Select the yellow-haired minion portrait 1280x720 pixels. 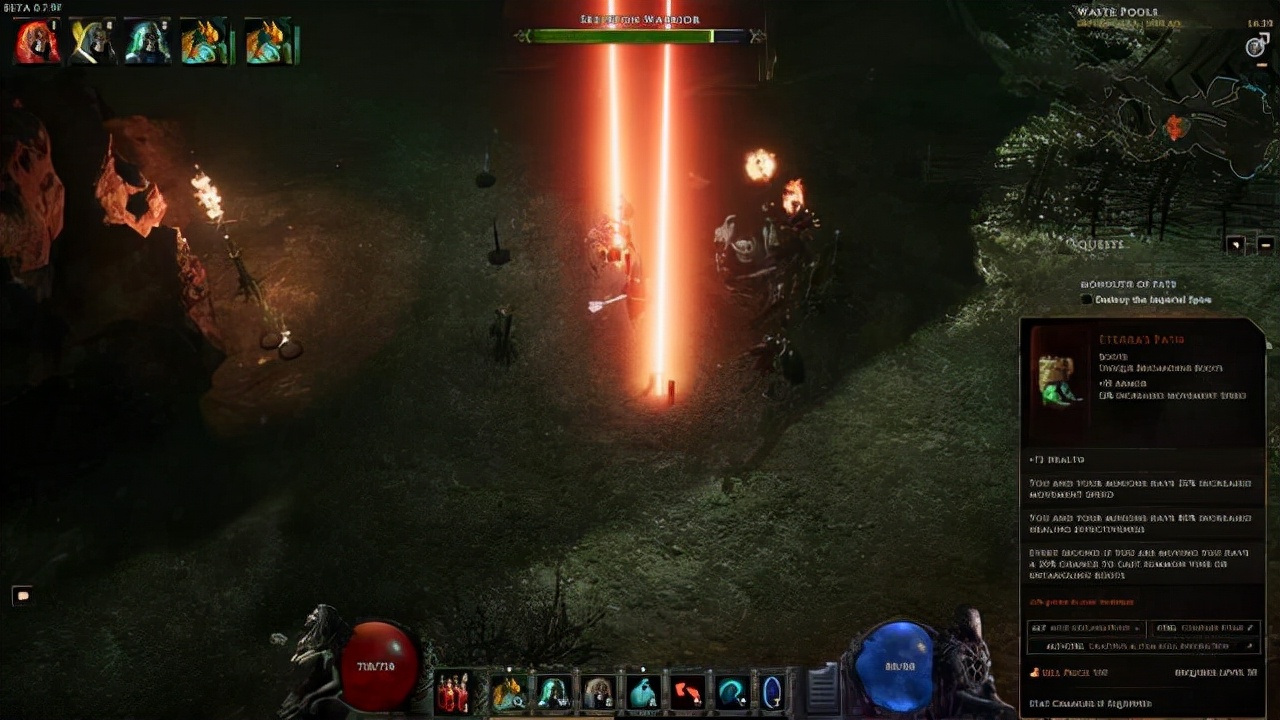[92, 43]
